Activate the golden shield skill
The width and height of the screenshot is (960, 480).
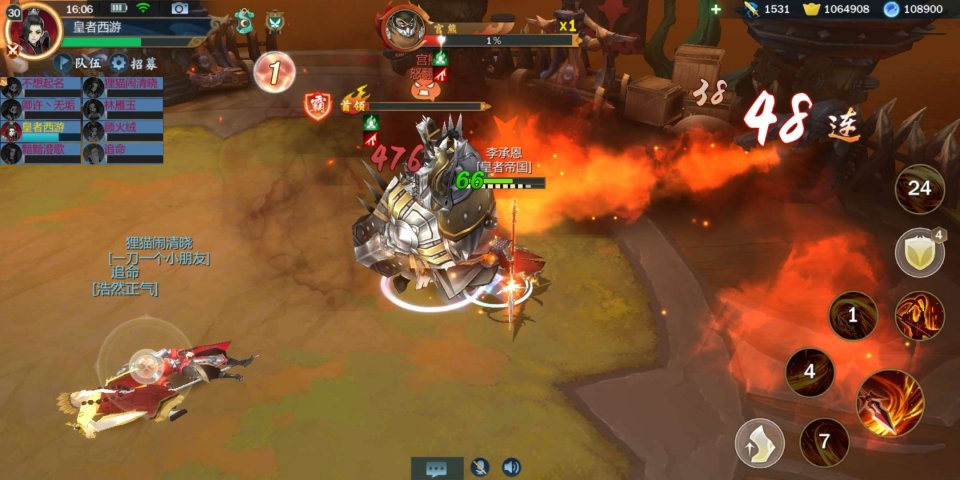(x=918, y=251)
